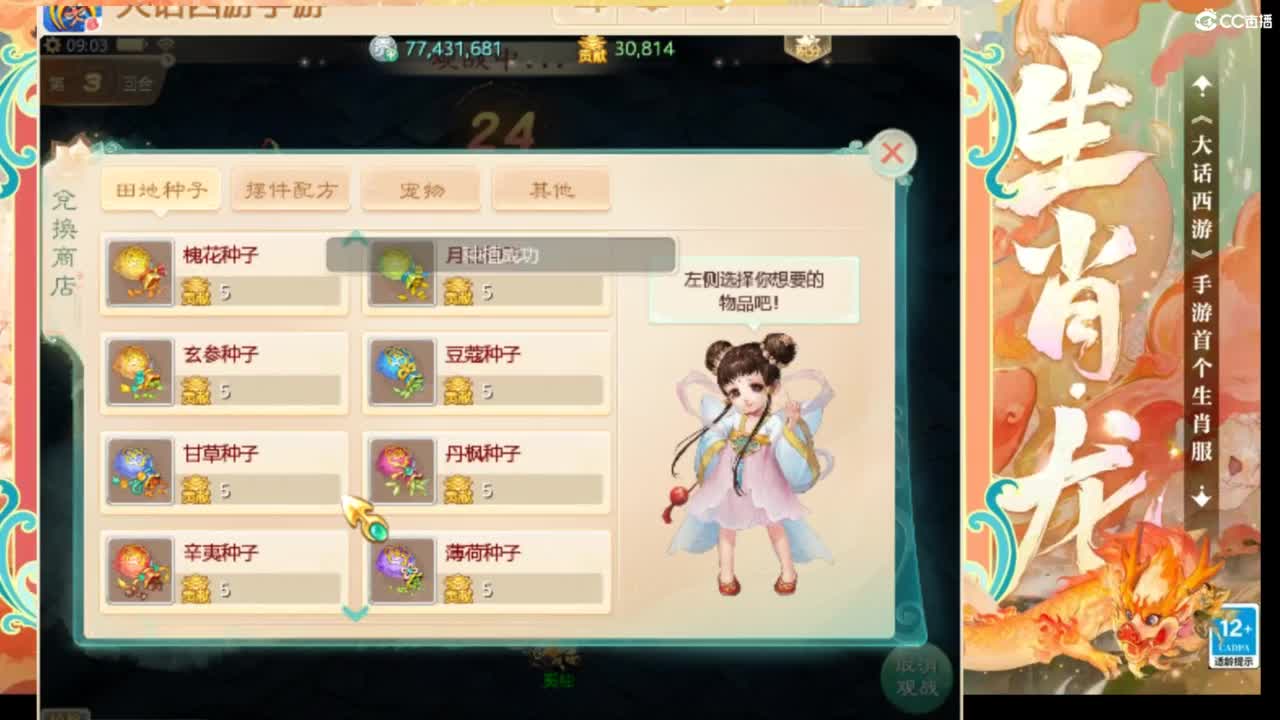
Task: Select the 豆蔻种子 seed icon
Action: click(x=402, y=372)
